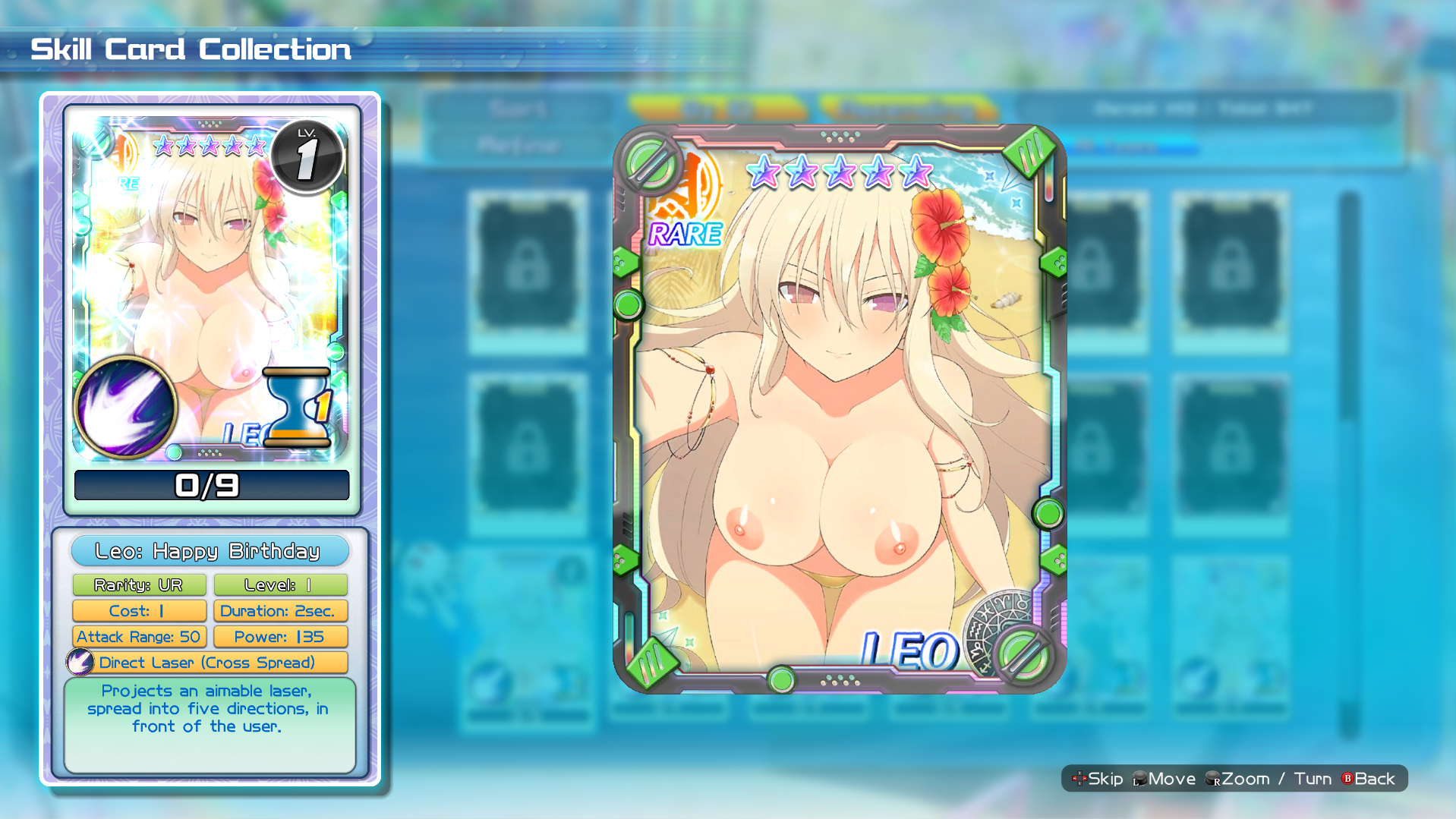Click the D-pad Skip icon in control bar
The width and height of the screenshot is (1456, 819).
[1081, 778]
